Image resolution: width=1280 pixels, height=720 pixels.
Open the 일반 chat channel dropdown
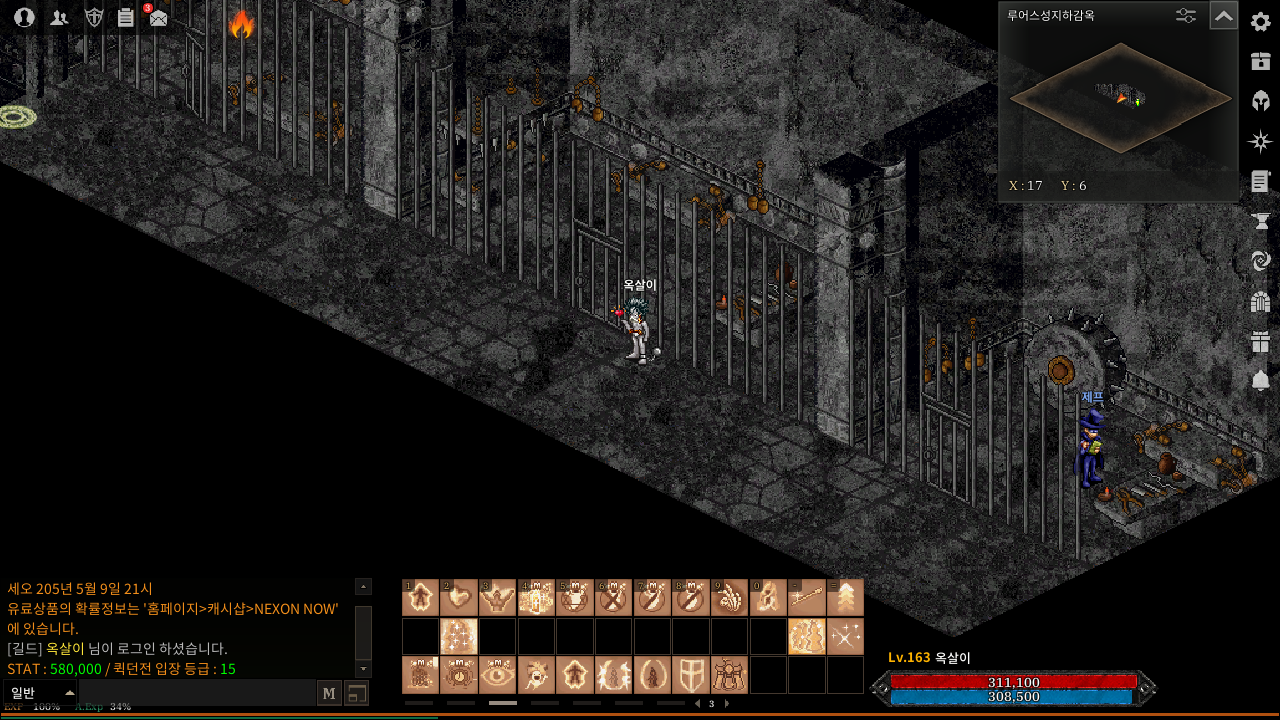(41, 693)
